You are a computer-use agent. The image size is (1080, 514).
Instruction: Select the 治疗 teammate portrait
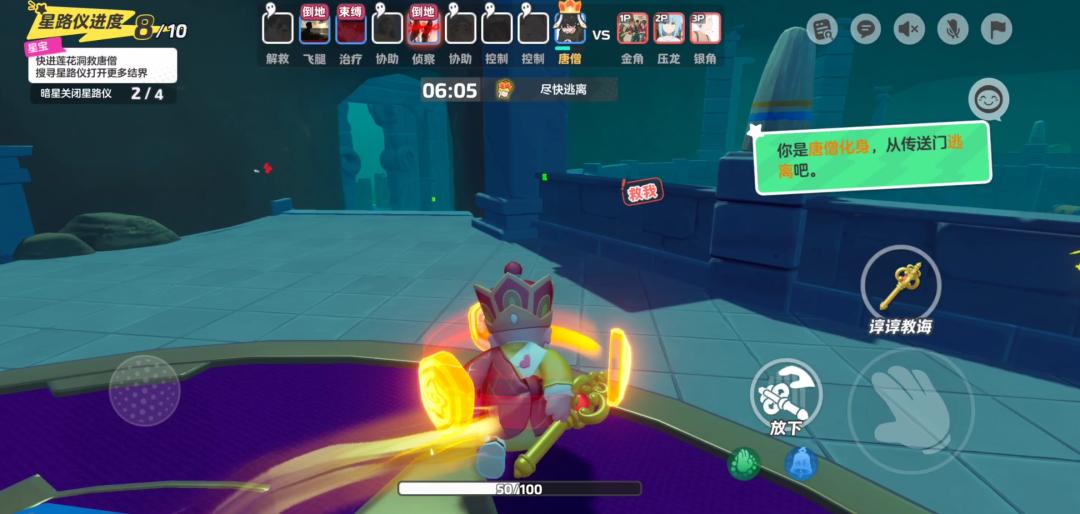pos(351,27)
